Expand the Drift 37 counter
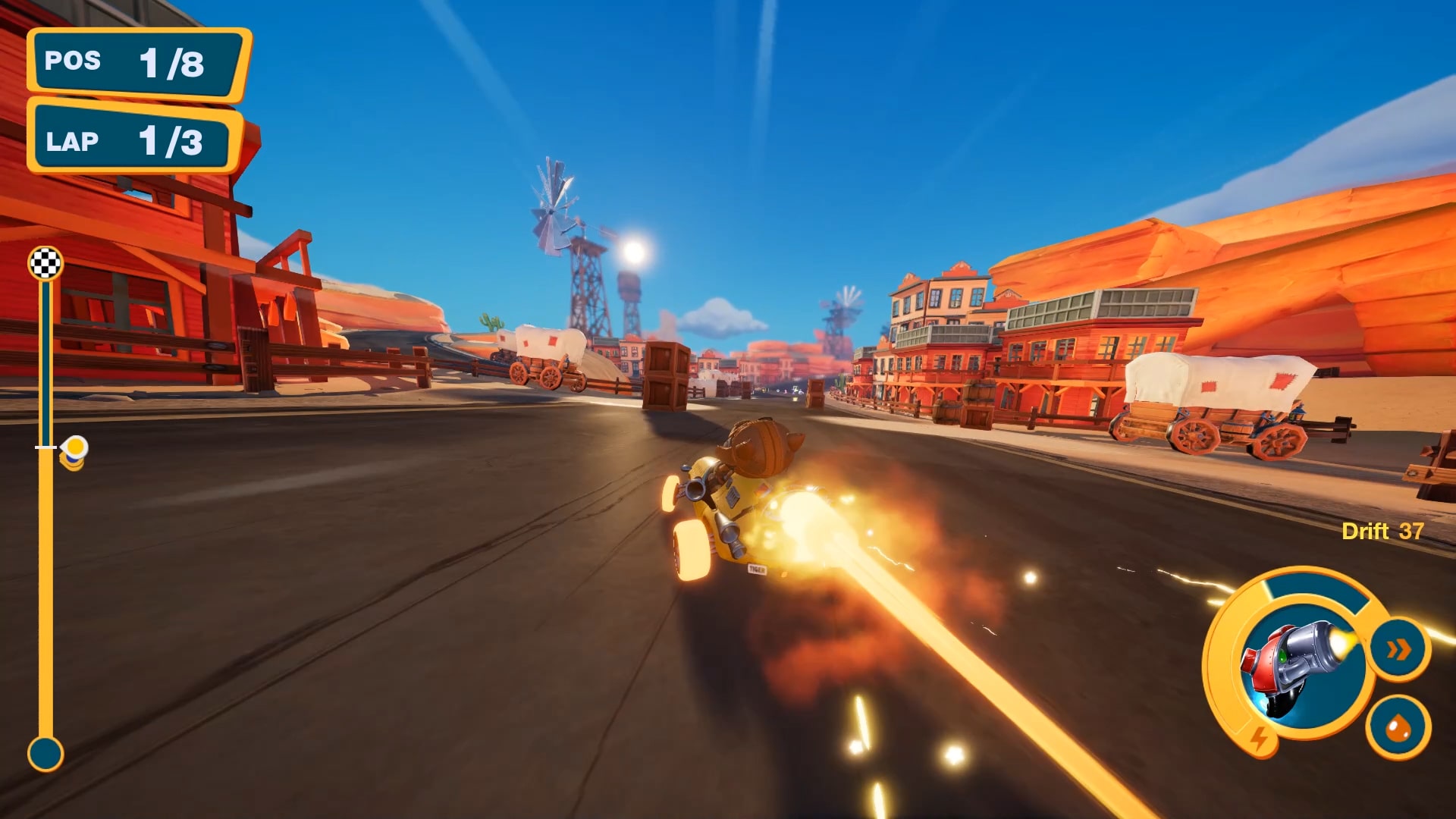Screen dimensions: 1456x819 (1382, 532)
